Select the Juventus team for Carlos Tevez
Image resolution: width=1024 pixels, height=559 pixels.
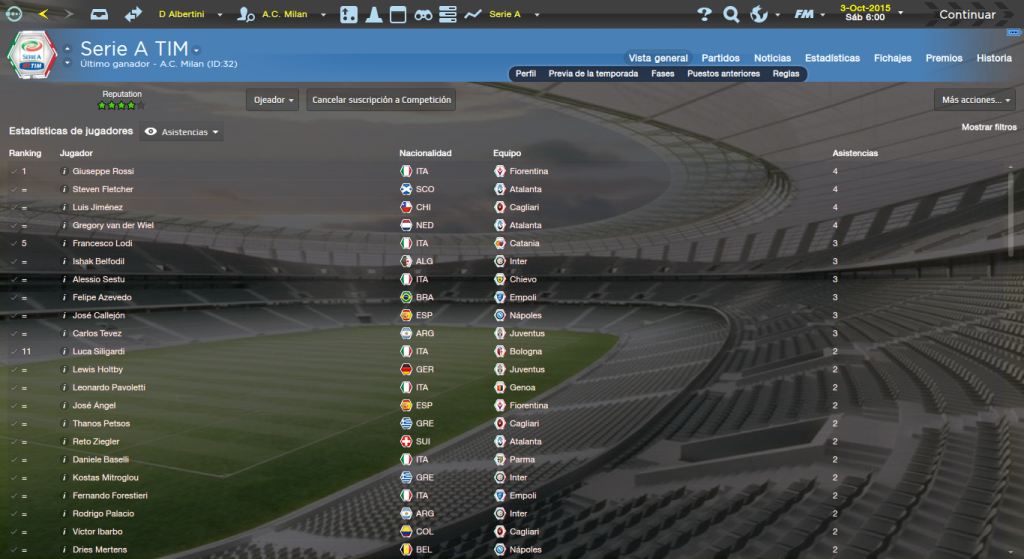click(x=526, y=333)
